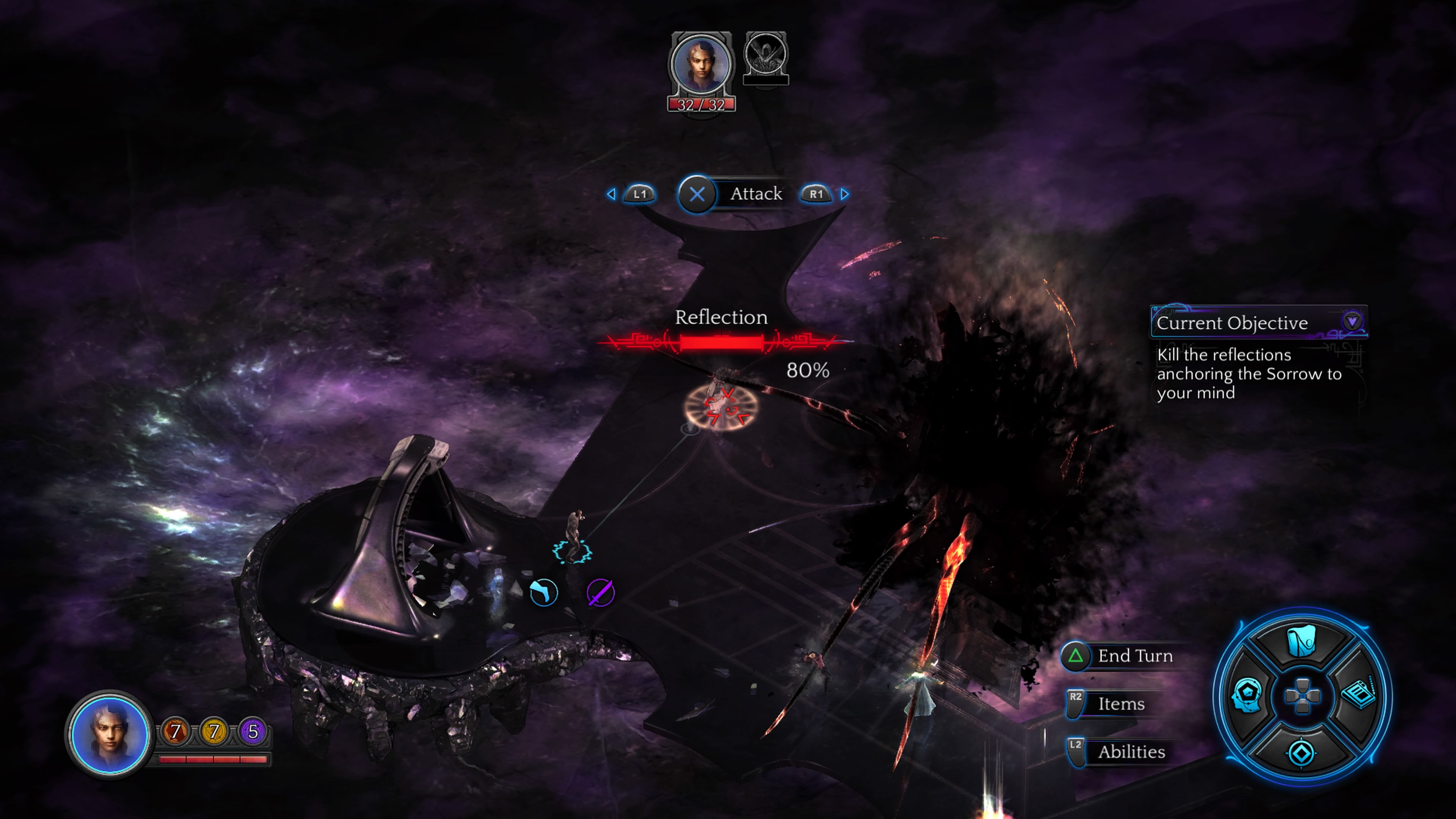Viewport: 1456px width, 819px height.
Task: Cycle to the next action with right arrow
Action: 844,194
